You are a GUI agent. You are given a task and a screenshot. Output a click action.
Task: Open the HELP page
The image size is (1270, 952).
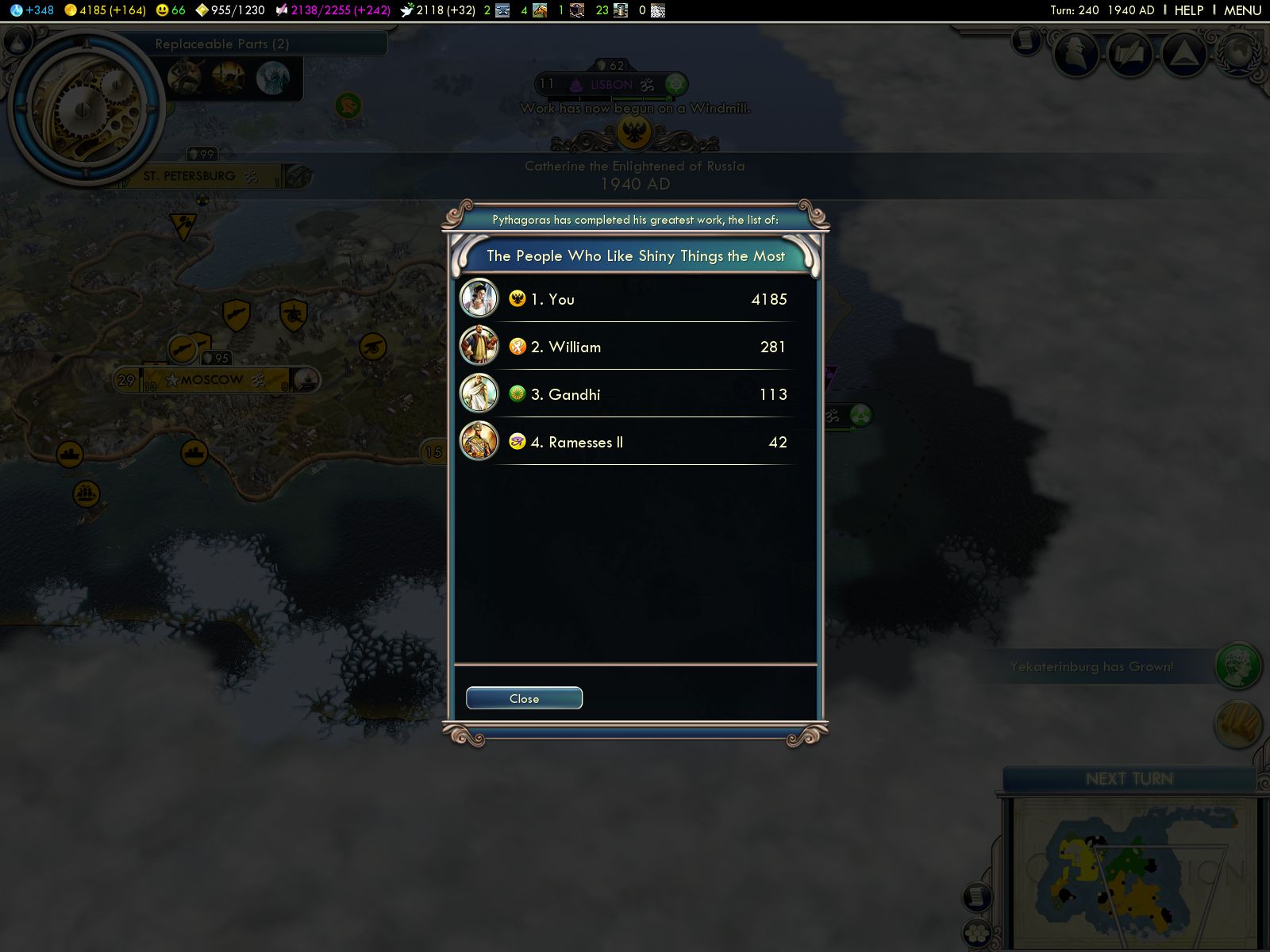1188,10
